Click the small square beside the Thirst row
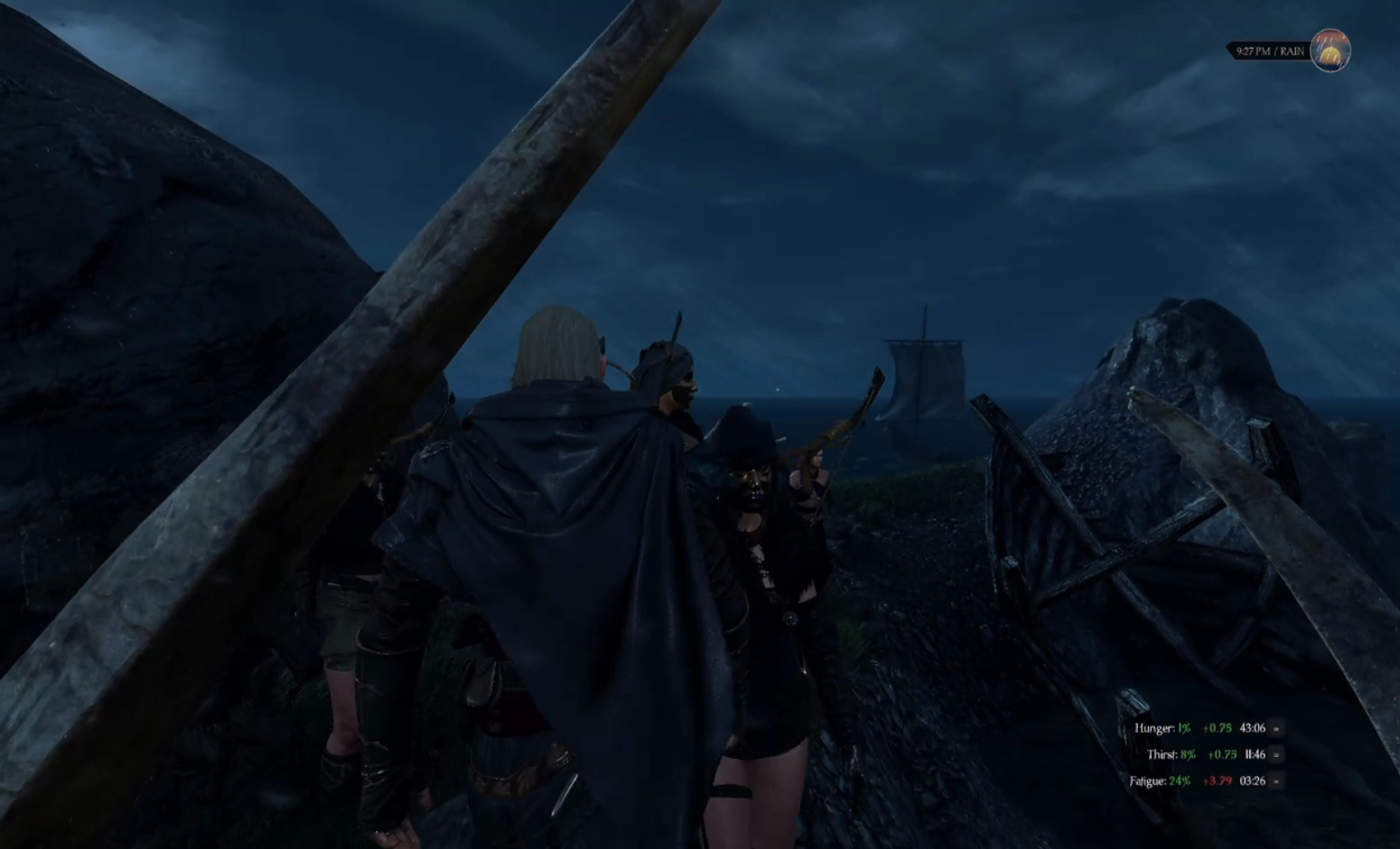 (x=1276, y=754)
